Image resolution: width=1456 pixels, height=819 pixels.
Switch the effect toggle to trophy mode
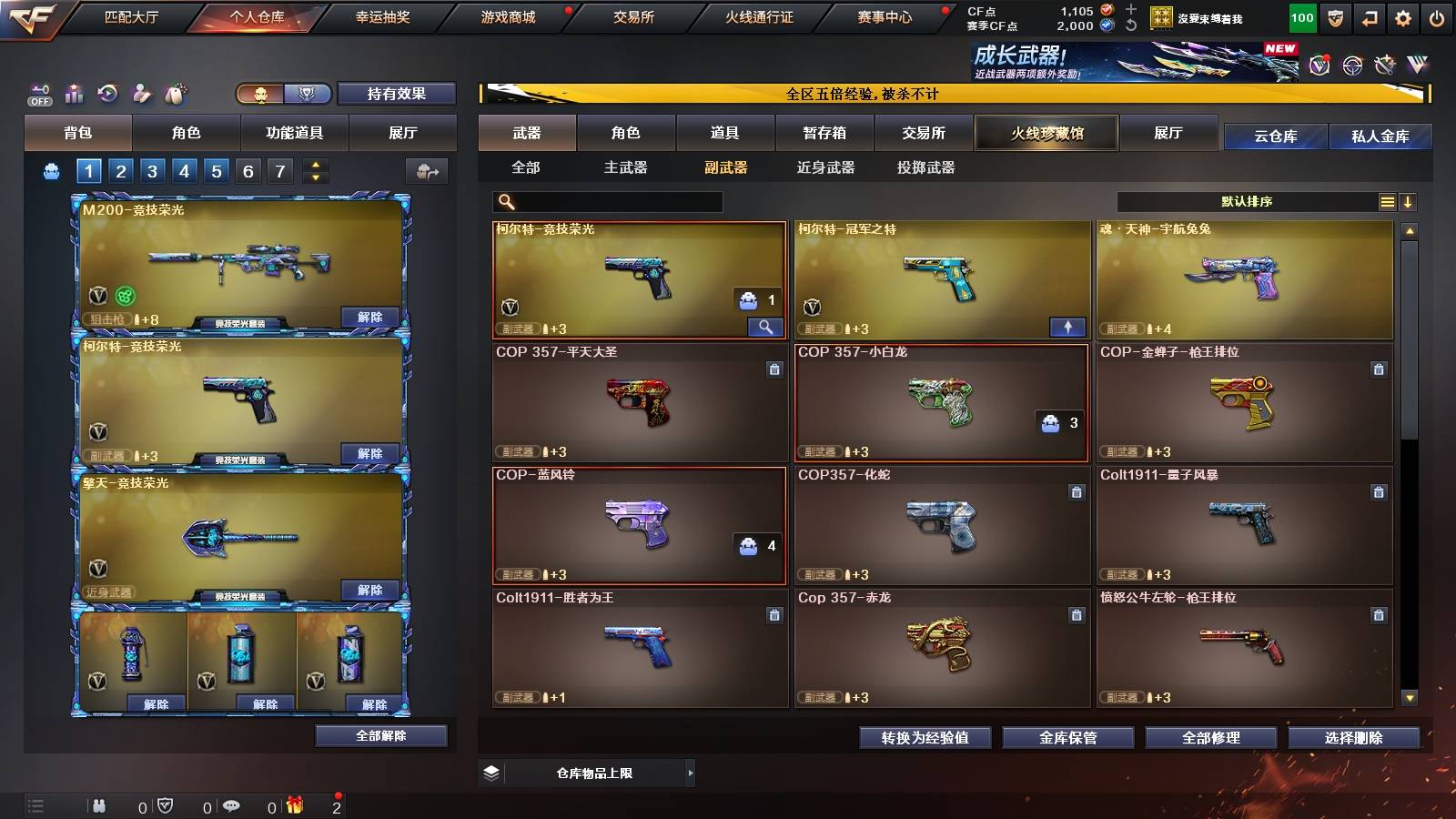308,94
